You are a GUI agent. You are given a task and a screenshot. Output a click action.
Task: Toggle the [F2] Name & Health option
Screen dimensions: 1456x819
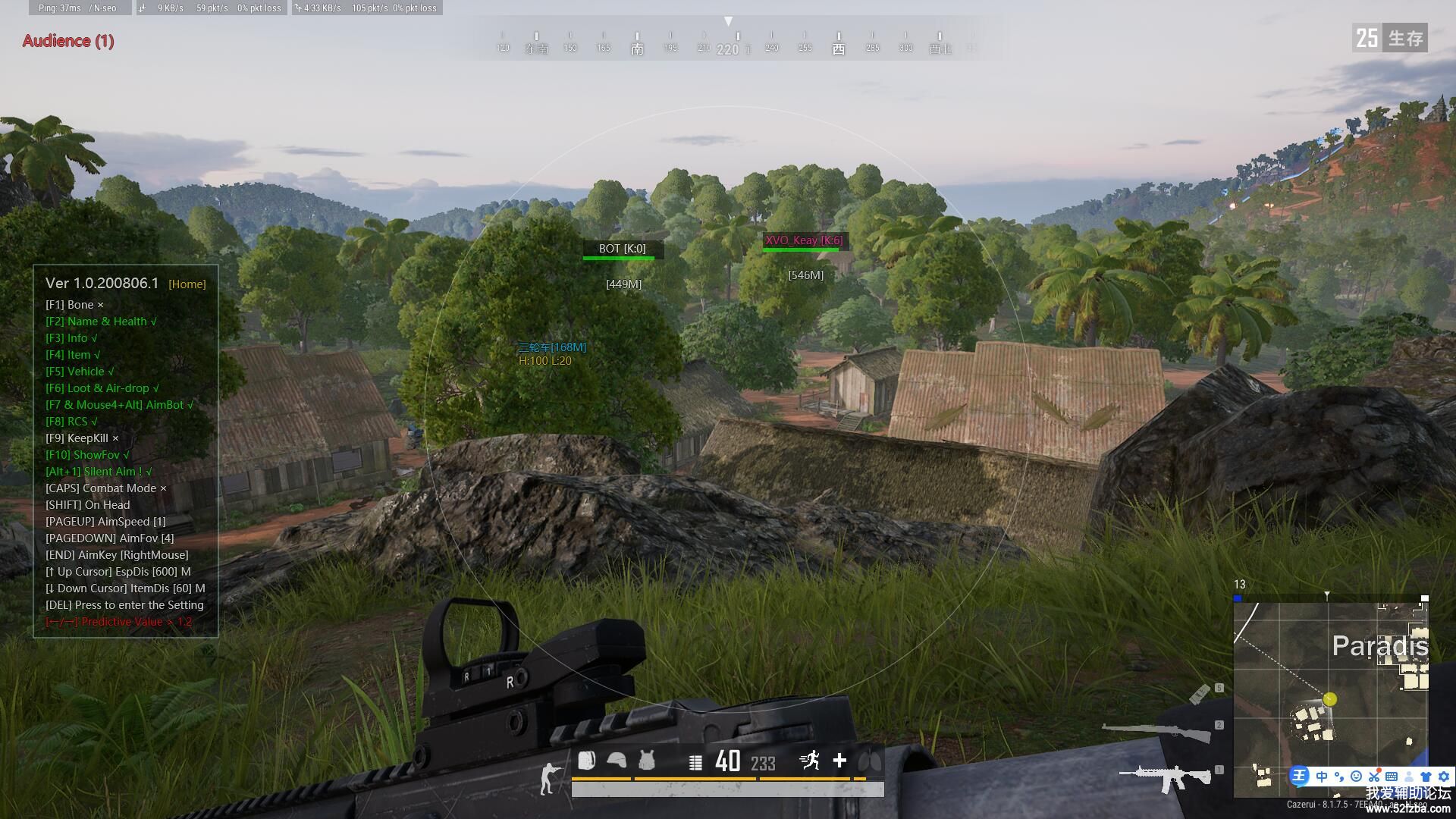pos(101,322)
